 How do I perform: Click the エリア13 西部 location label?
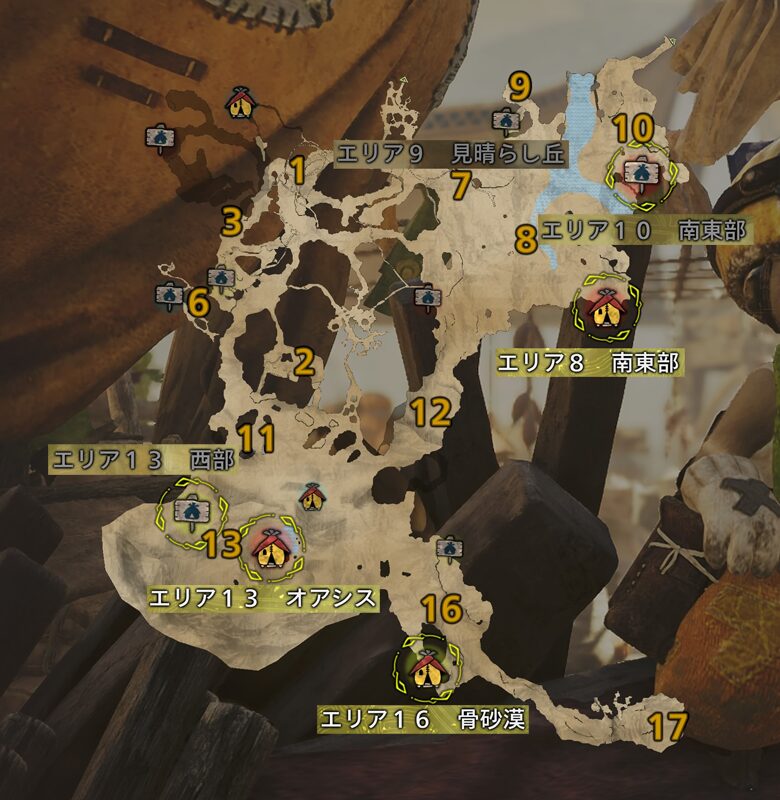click(142, 461)
